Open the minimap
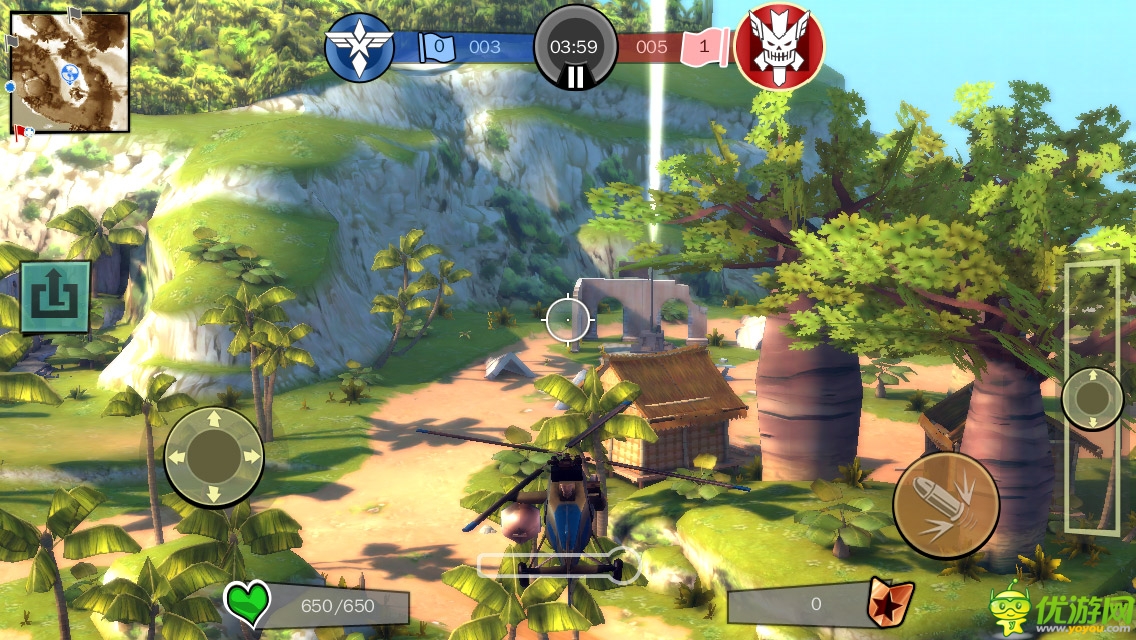The image size is (1136, 640). coord(69,72)
